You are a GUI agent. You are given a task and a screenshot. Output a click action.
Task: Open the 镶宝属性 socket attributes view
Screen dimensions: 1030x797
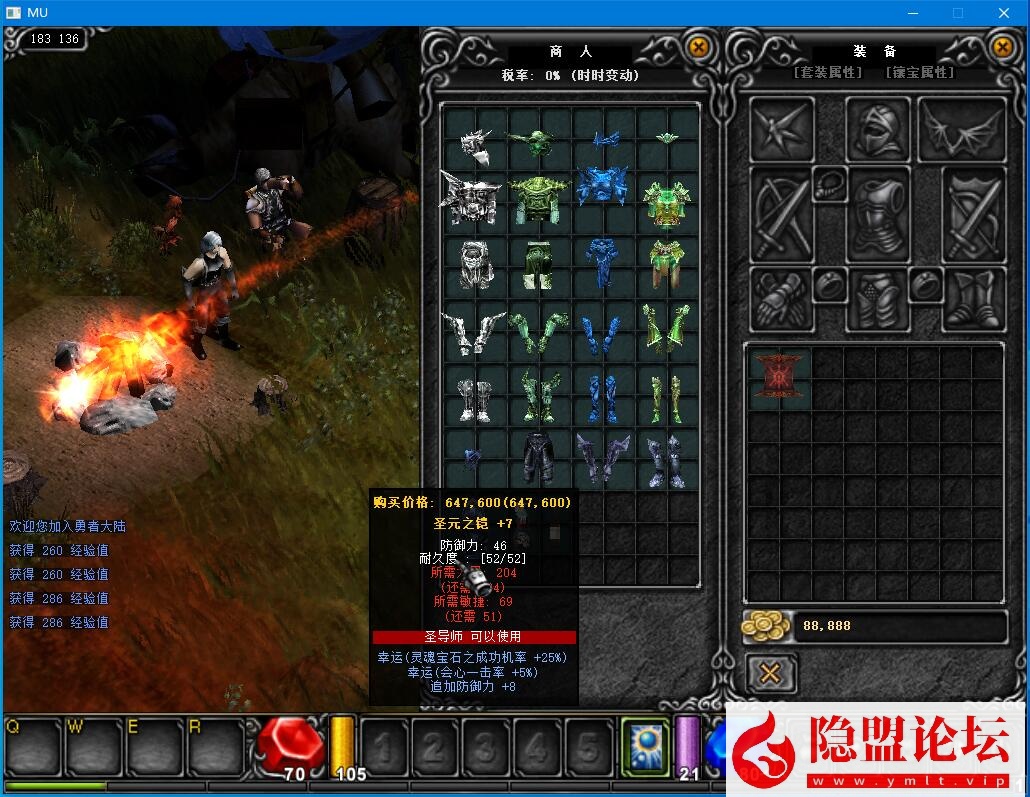click(920, 73)
